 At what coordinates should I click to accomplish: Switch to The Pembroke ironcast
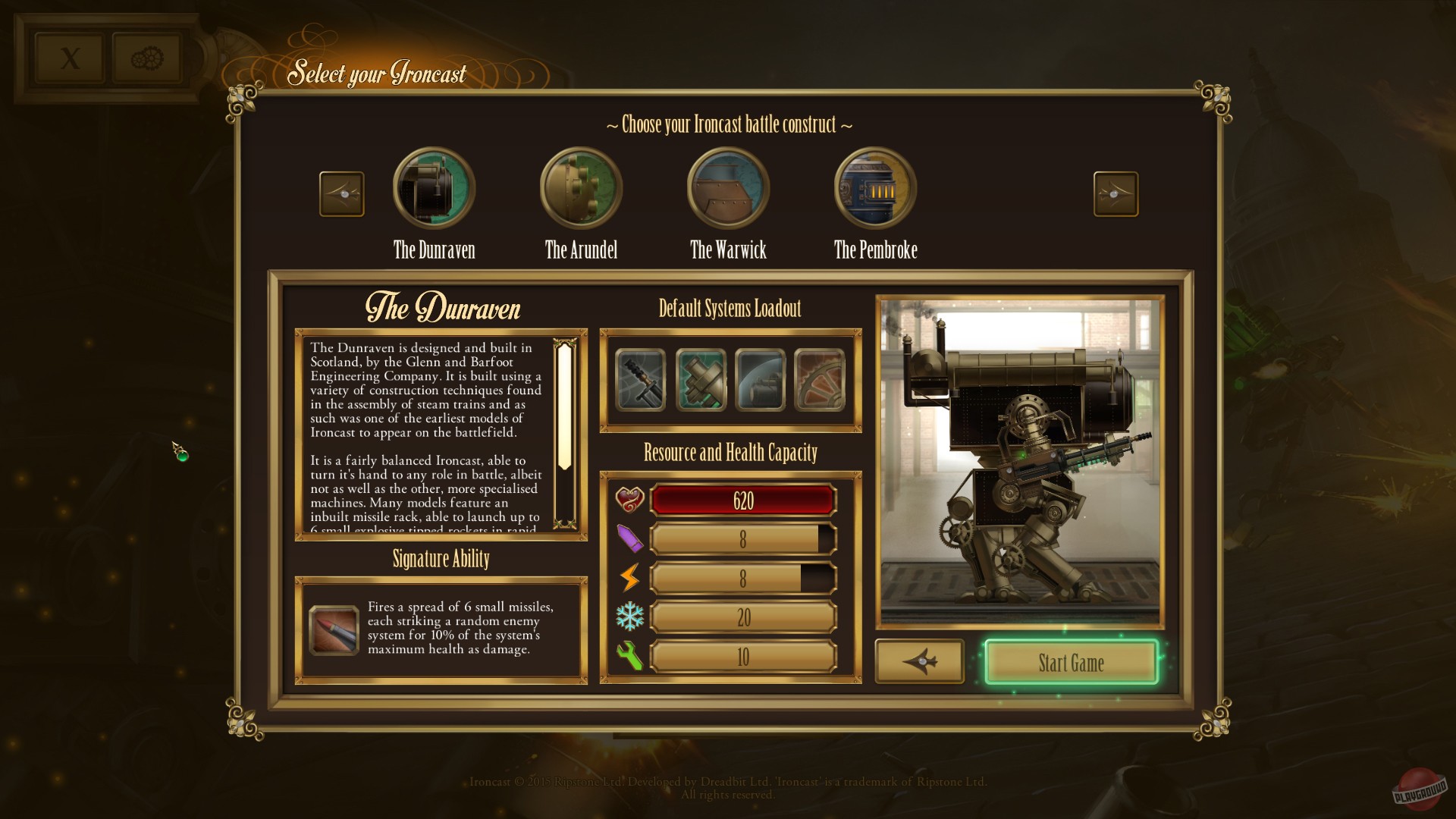tap(874, 187)
